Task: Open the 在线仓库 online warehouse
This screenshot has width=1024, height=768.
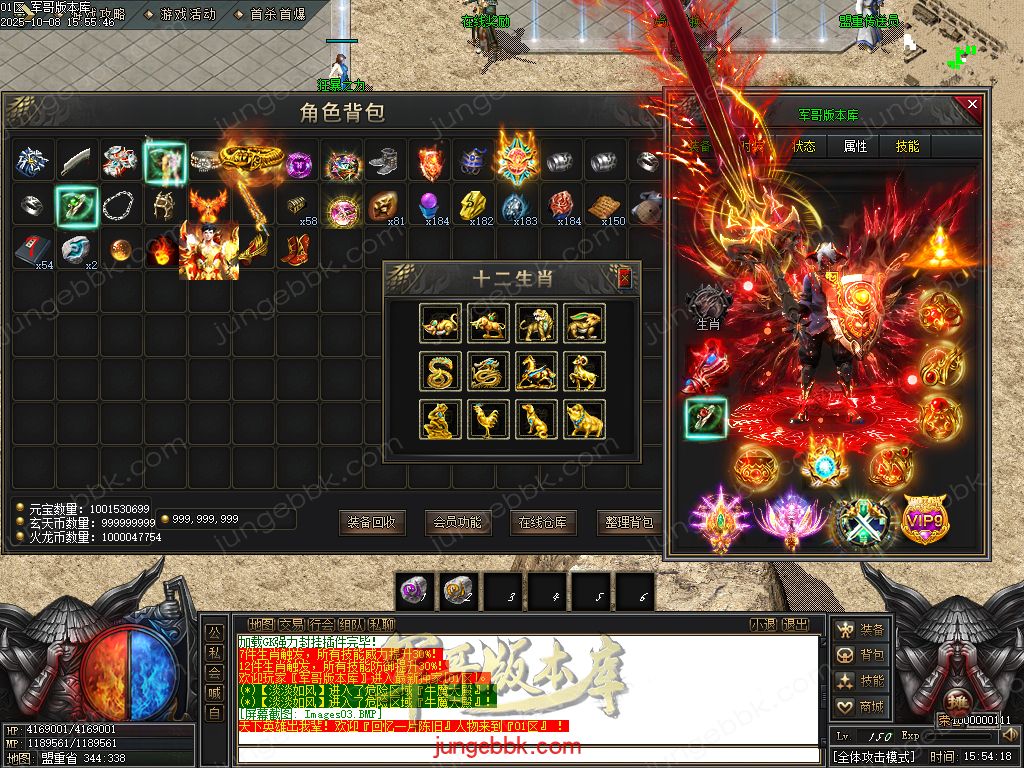Action: [x=543, y=522]
